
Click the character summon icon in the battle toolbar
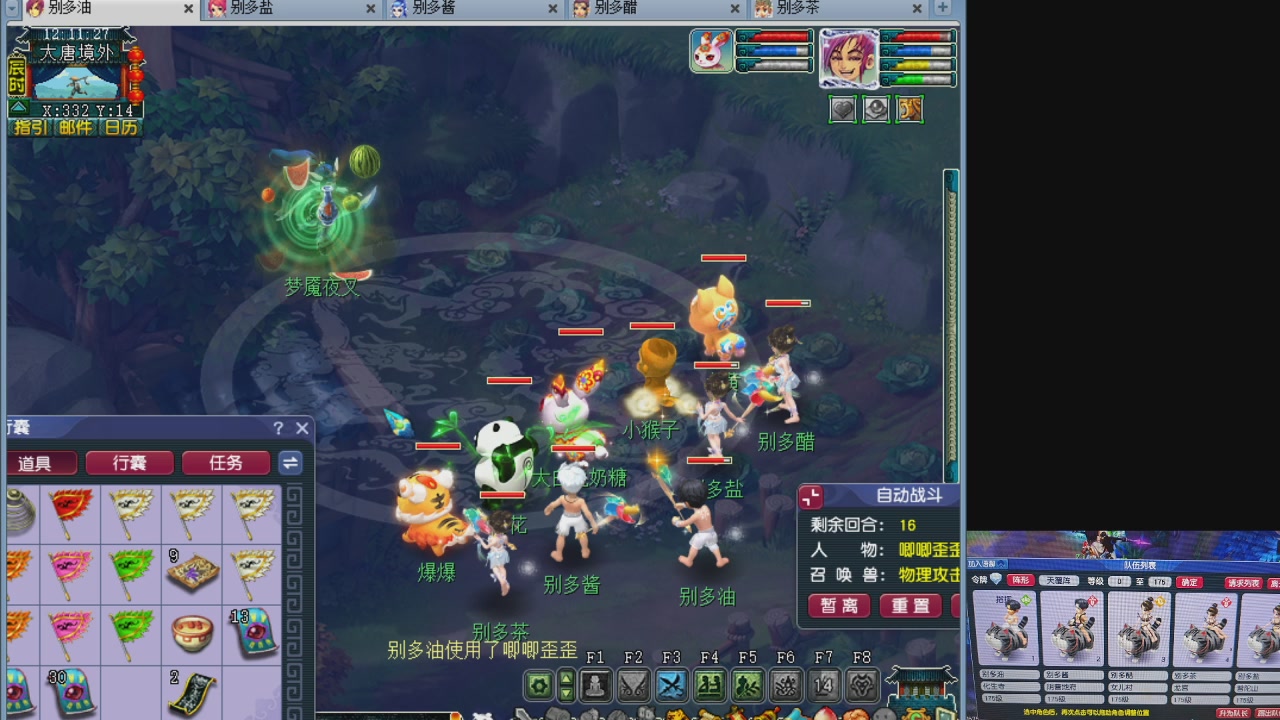pos(596,685)
